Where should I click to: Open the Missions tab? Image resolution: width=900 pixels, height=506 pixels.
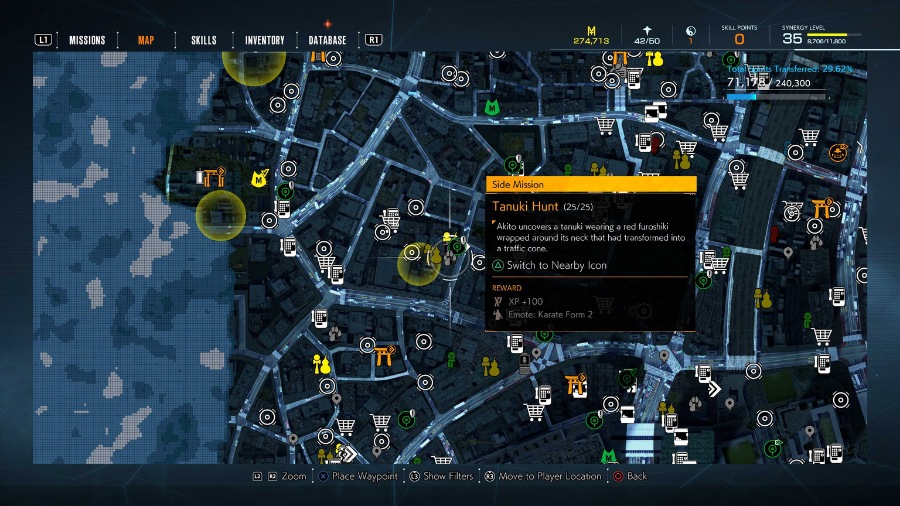coord(87,40)
